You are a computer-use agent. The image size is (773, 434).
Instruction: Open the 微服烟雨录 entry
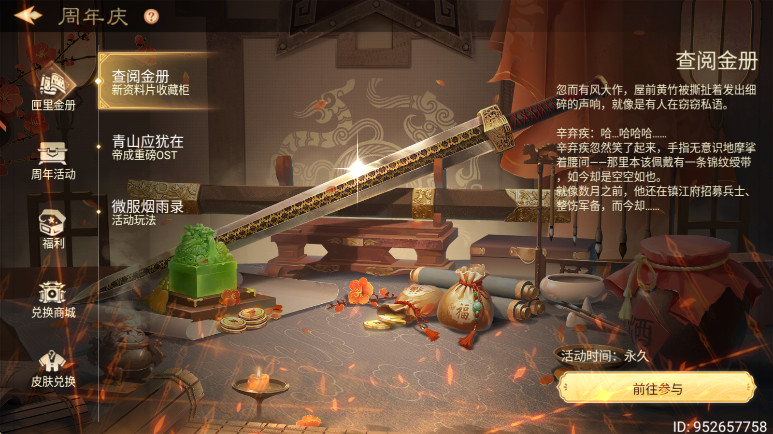click(x=150, y=212)
